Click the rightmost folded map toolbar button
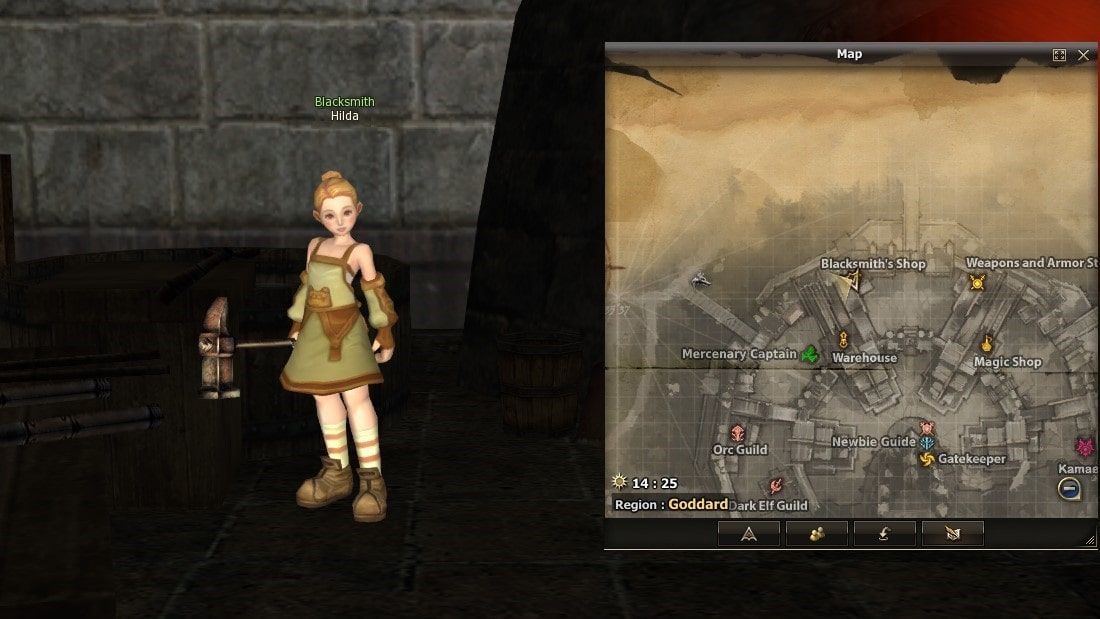 pyautogui.click(x=952, y=534)
